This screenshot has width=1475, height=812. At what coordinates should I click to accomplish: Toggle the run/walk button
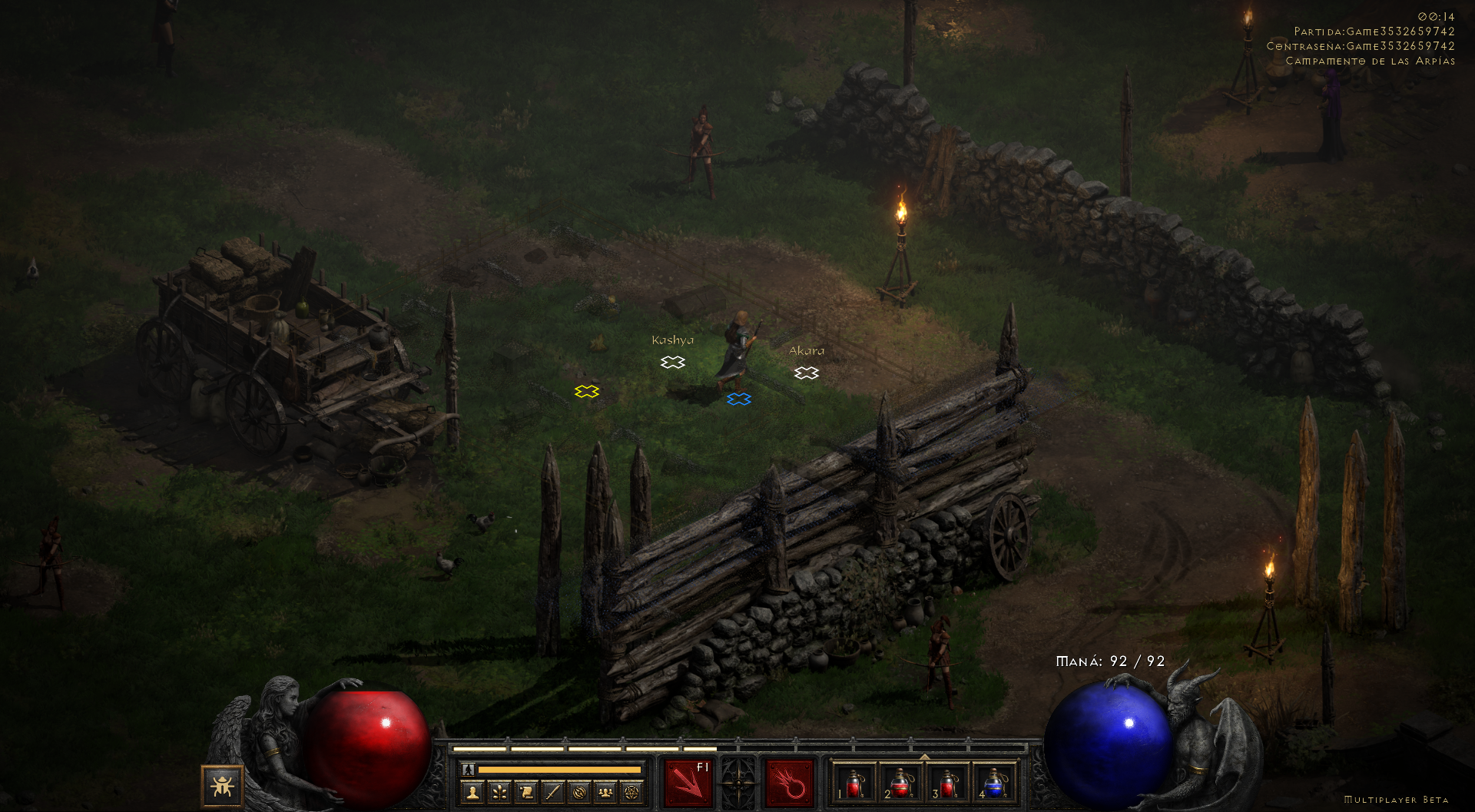click(468, 769)
